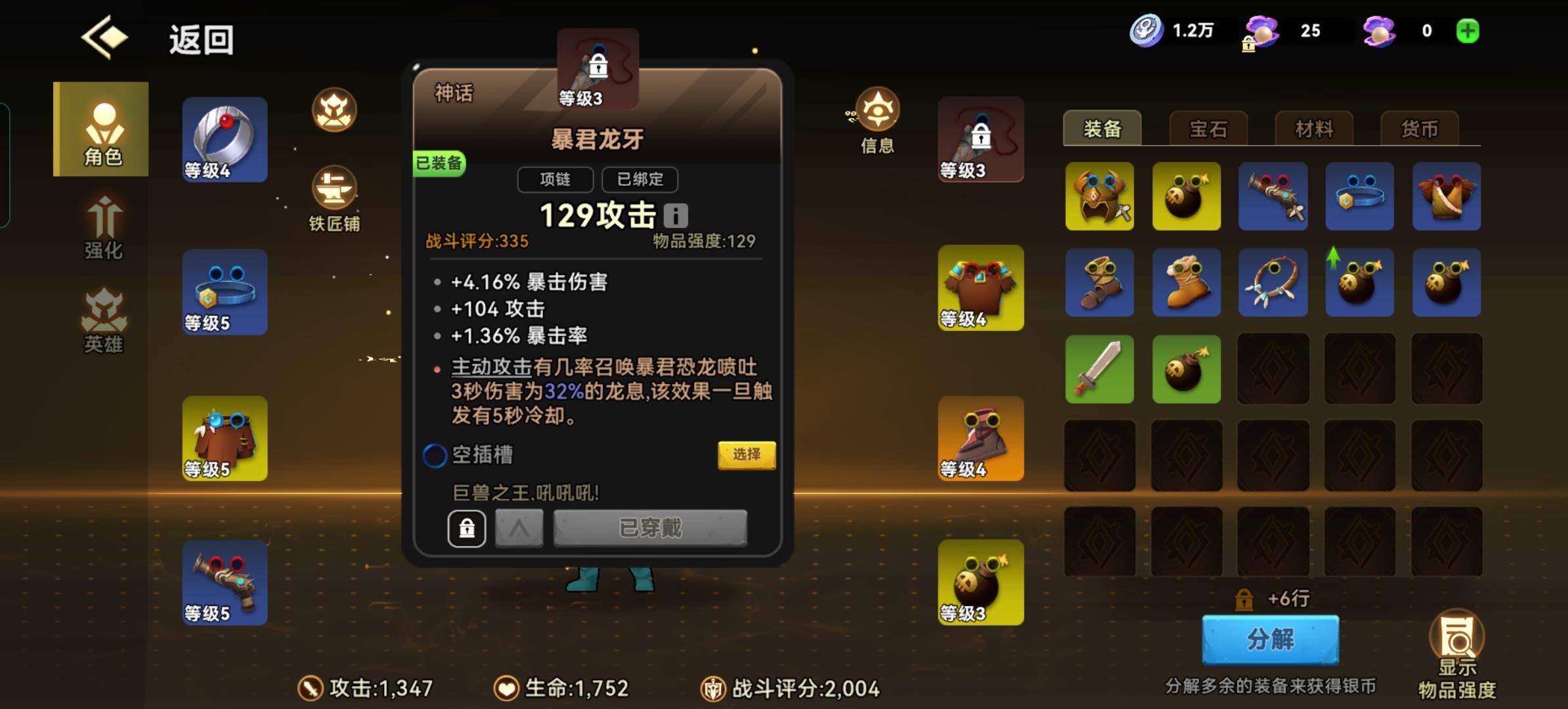This screenshot has width=1568, height=709.
Task: Expand the green arrow bomb item slot
Action: click(x=1359, y=282)
